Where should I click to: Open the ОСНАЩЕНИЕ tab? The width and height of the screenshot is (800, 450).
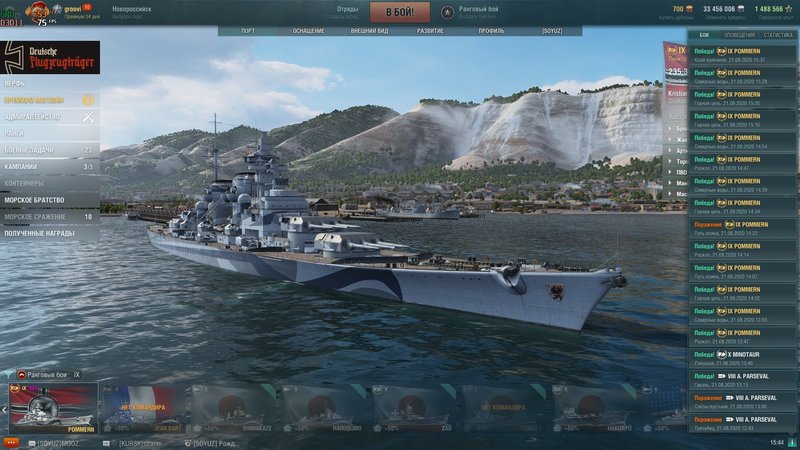(x=308, y=31)
